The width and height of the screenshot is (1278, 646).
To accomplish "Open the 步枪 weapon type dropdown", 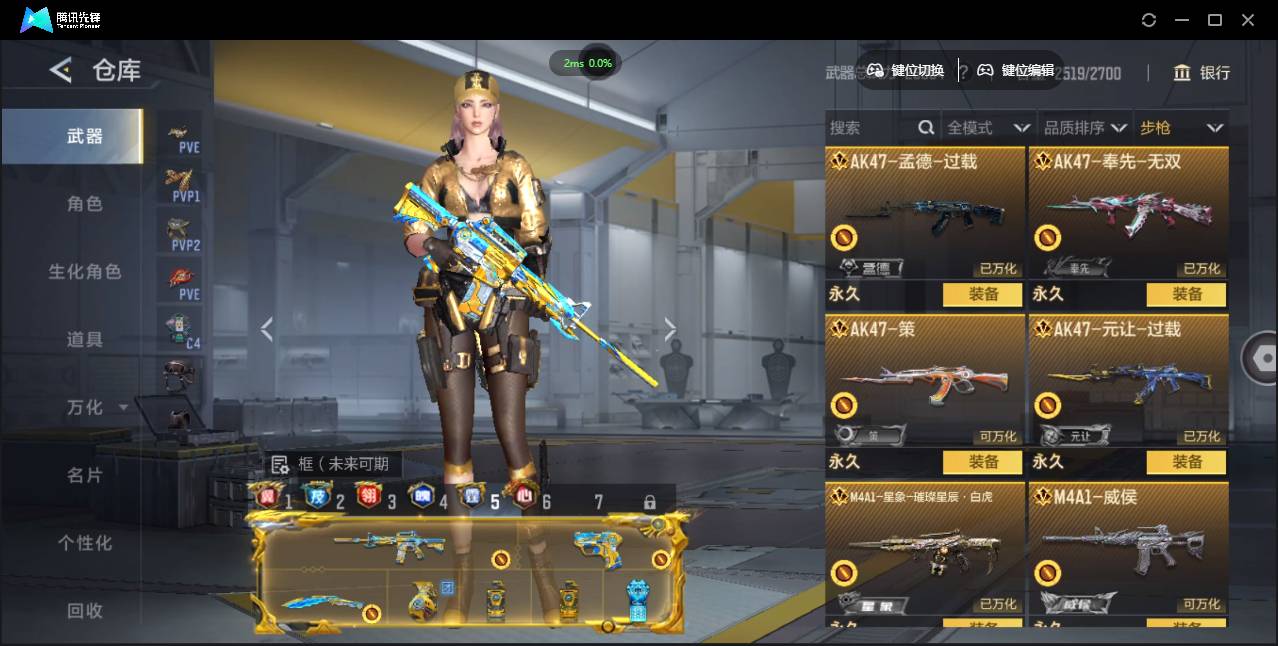I will 1181,128.
